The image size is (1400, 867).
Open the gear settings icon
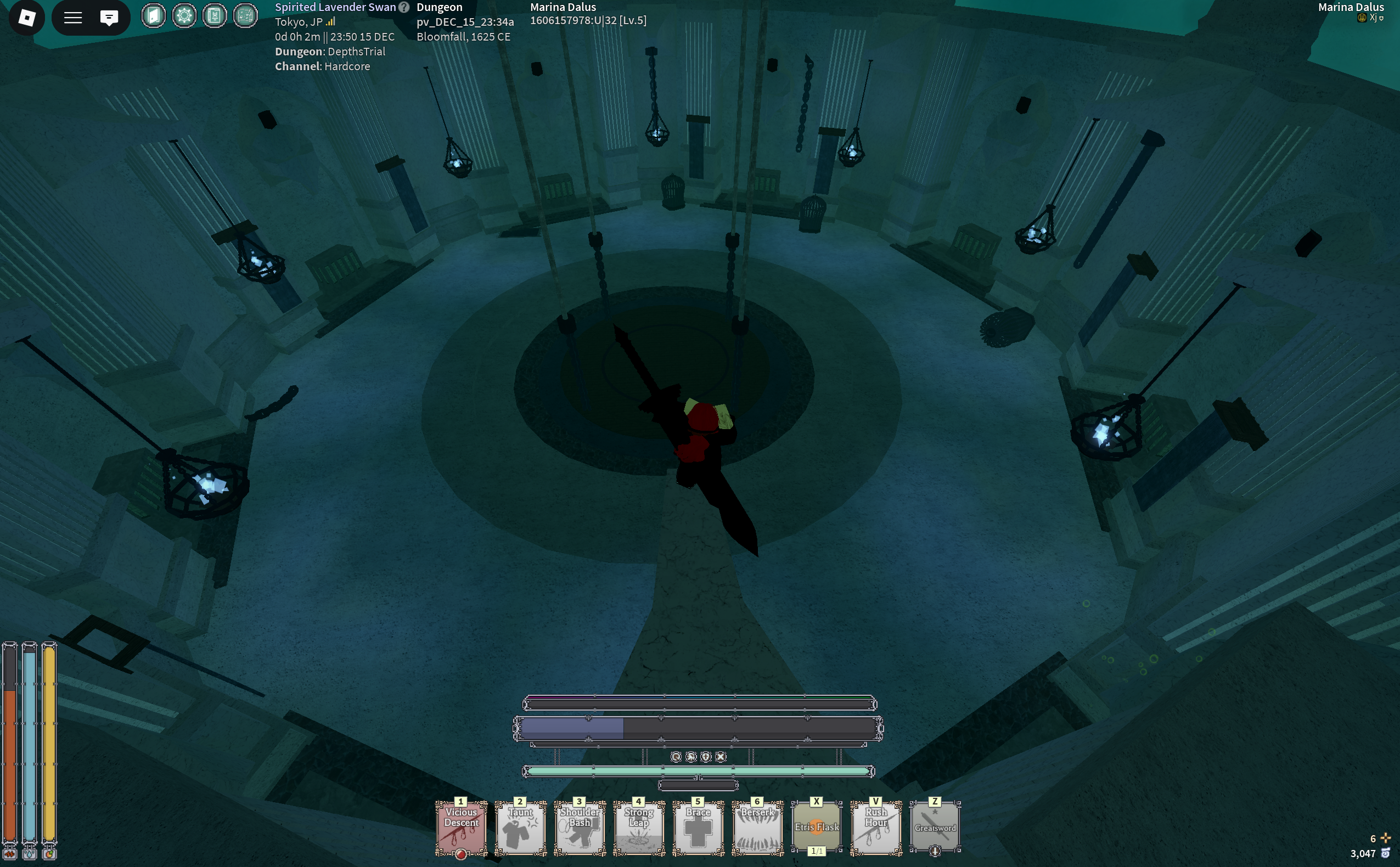click(184, 15)
